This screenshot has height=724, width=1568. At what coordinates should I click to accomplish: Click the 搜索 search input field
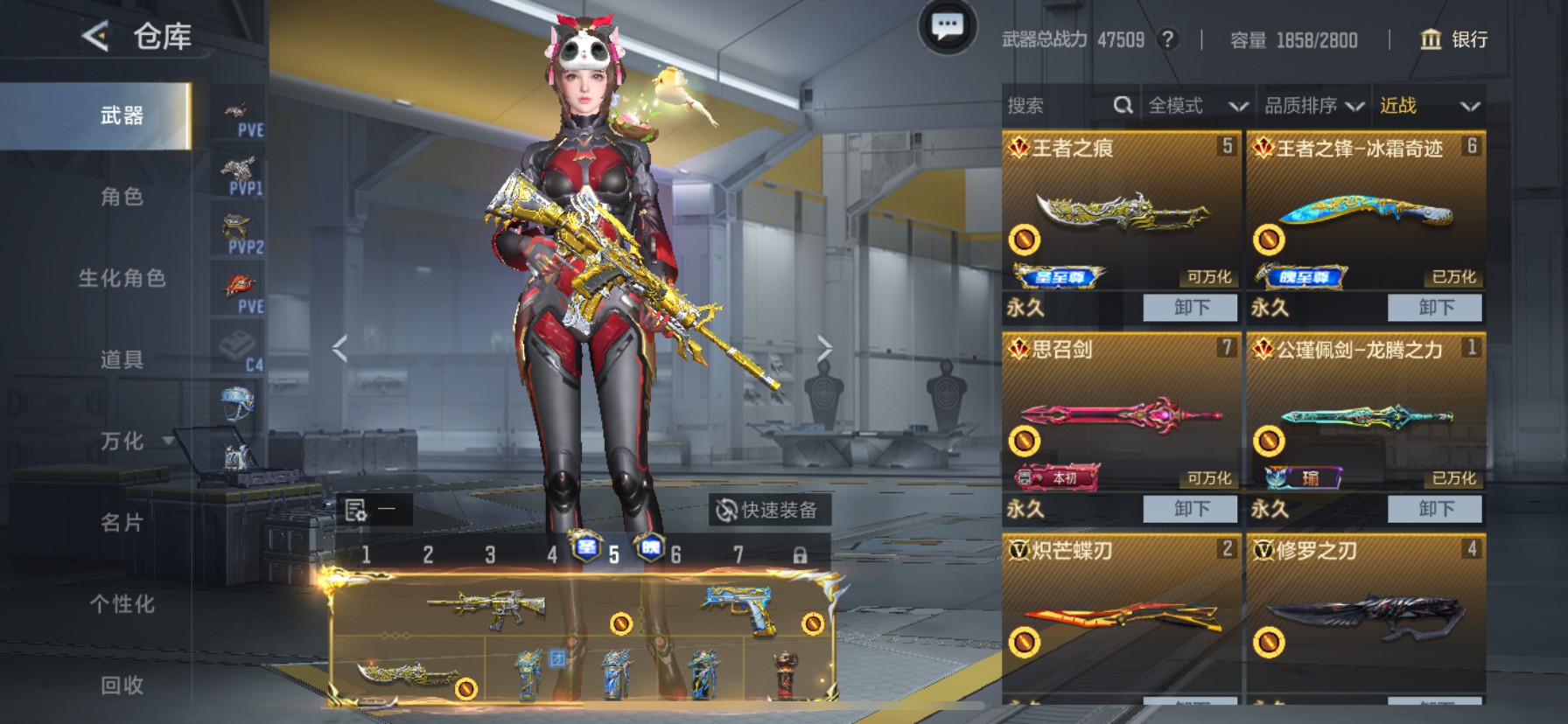pos(1050,105)
